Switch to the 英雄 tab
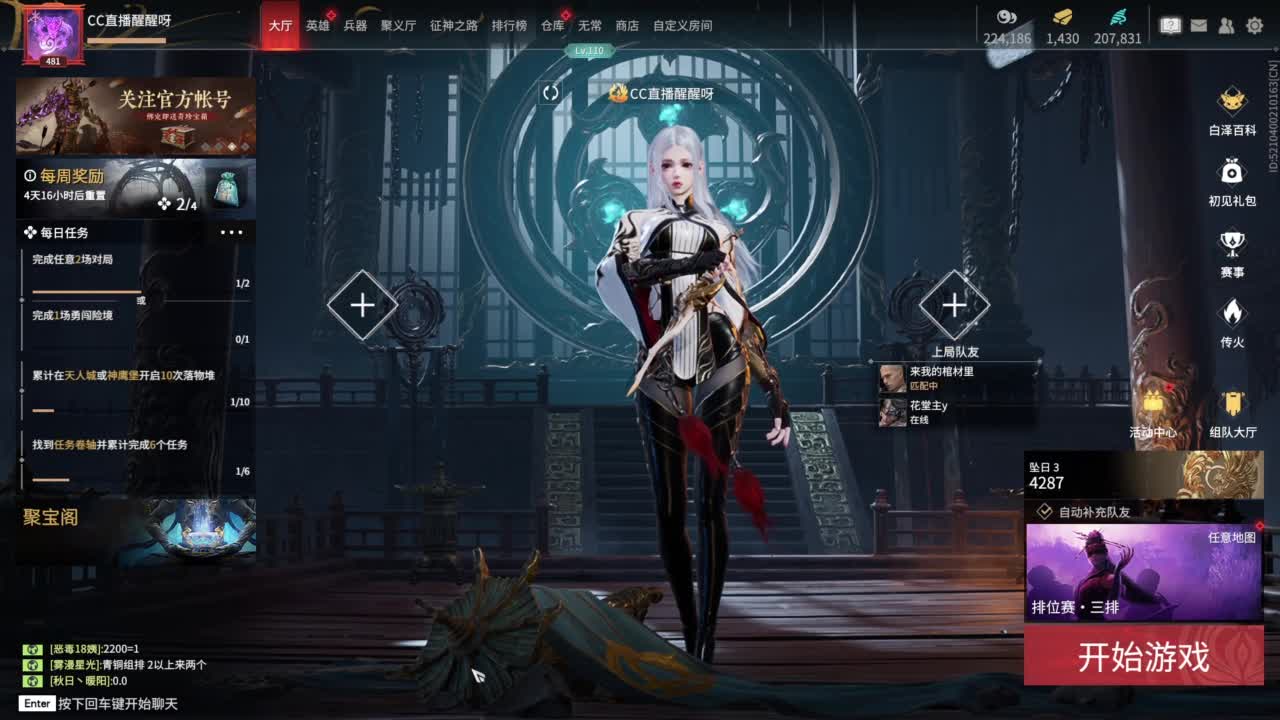Image resolution: width=1280 pixels, height=720 pixels. click(x=315, y=26)
